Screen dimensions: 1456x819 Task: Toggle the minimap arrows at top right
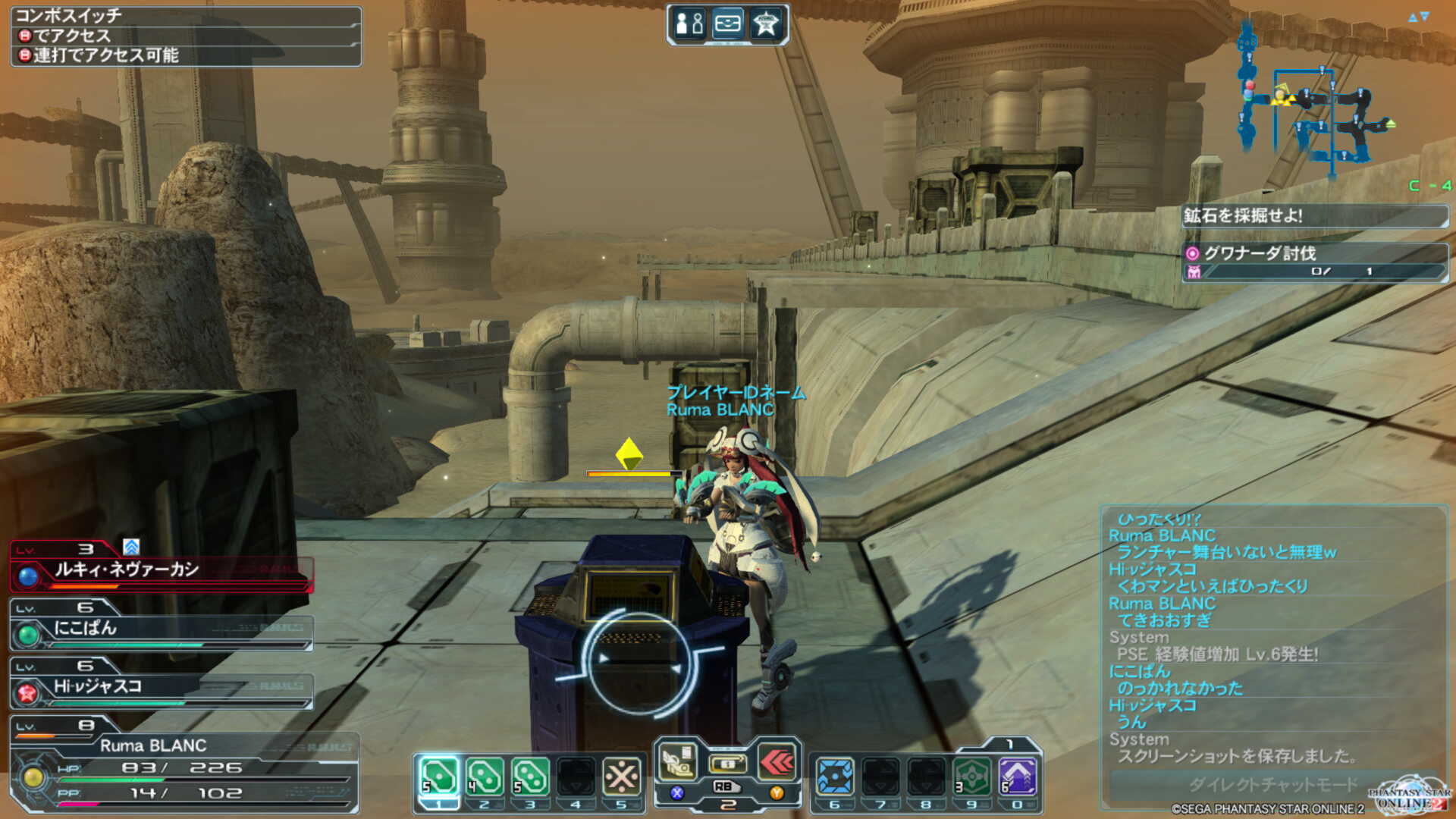pyautogui.click(x=1418, y=17)
